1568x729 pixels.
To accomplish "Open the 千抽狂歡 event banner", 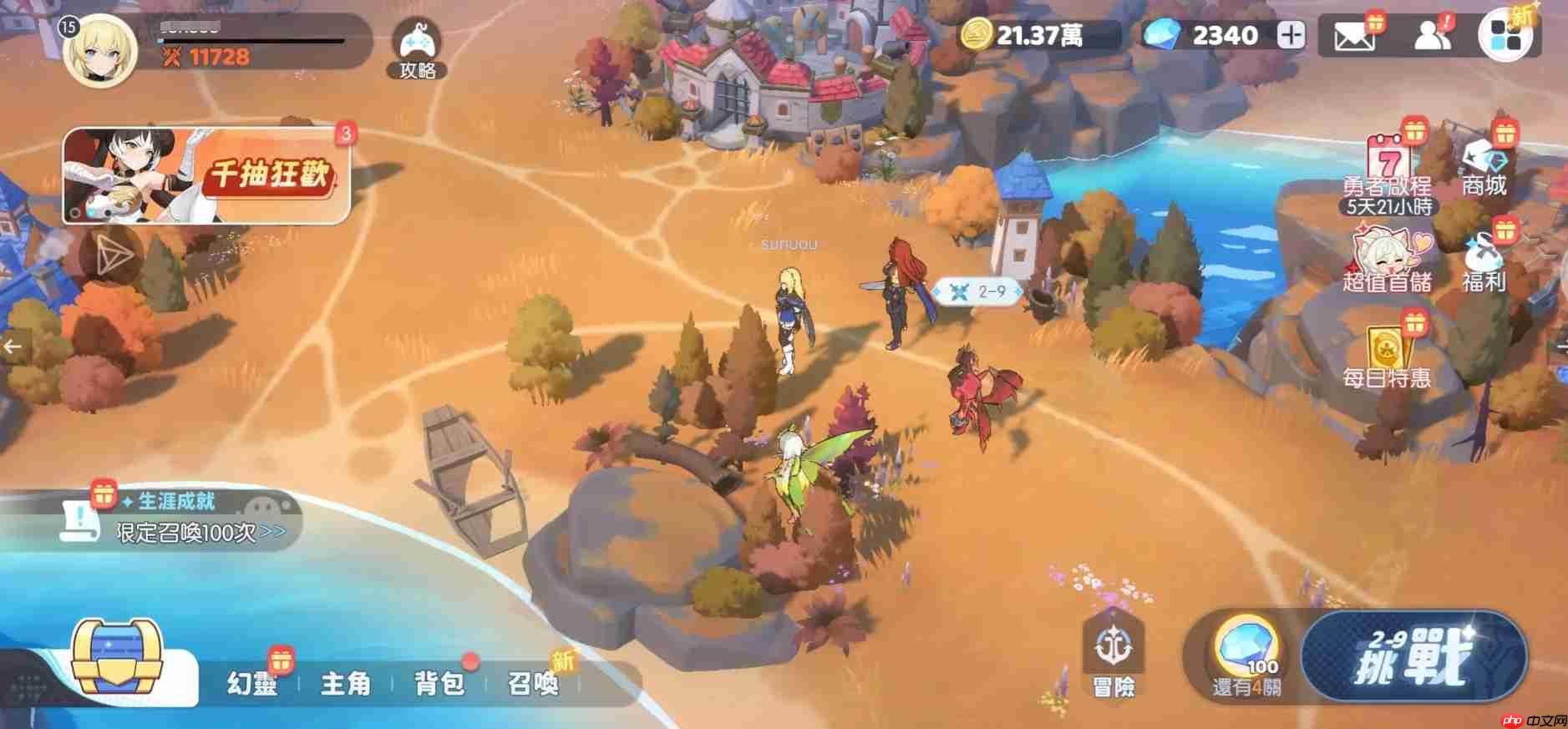I will tap(205, 175).
